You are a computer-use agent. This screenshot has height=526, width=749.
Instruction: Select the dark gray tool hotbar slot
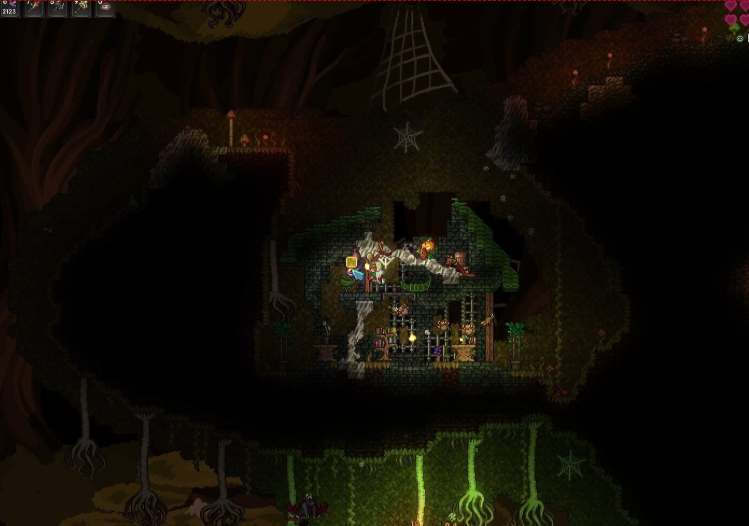58,8
